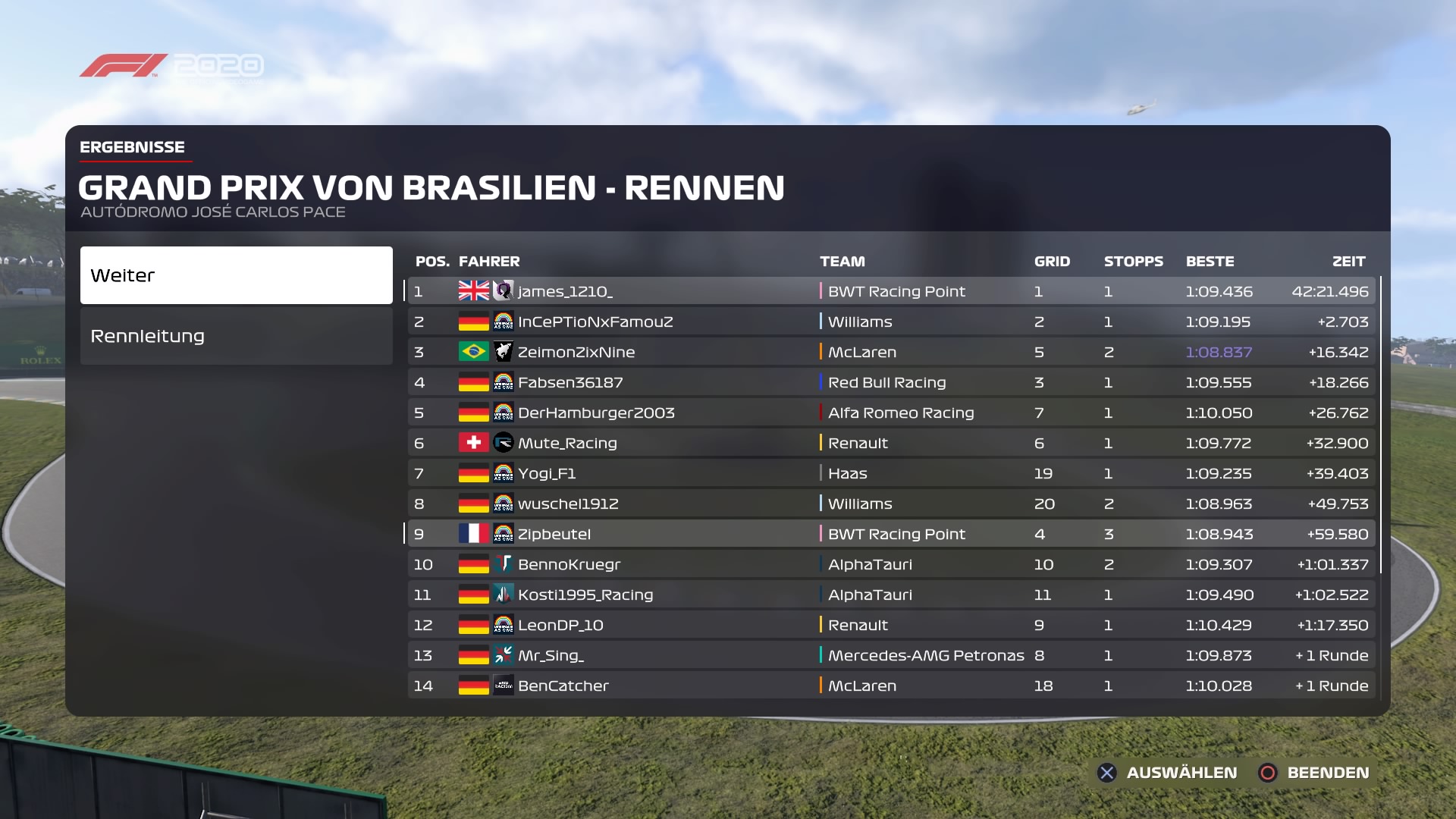The height and width of the screenshot is (819, 1456).
Task: Open the Rennleitung menu option
Action: tap(236, 336)
